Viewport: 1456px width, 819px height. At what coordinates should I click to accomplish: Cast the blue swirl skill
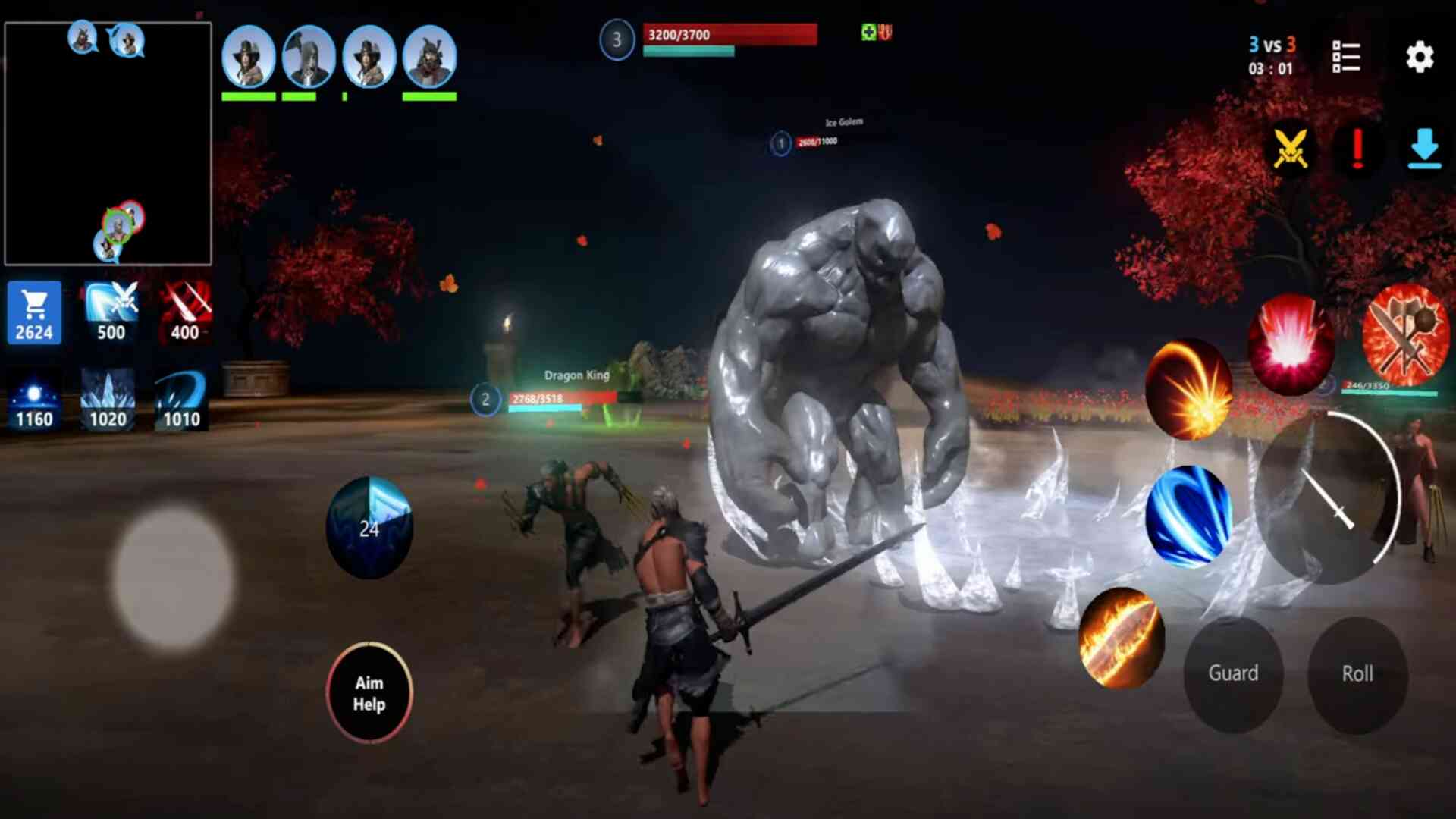(1188, 517)
